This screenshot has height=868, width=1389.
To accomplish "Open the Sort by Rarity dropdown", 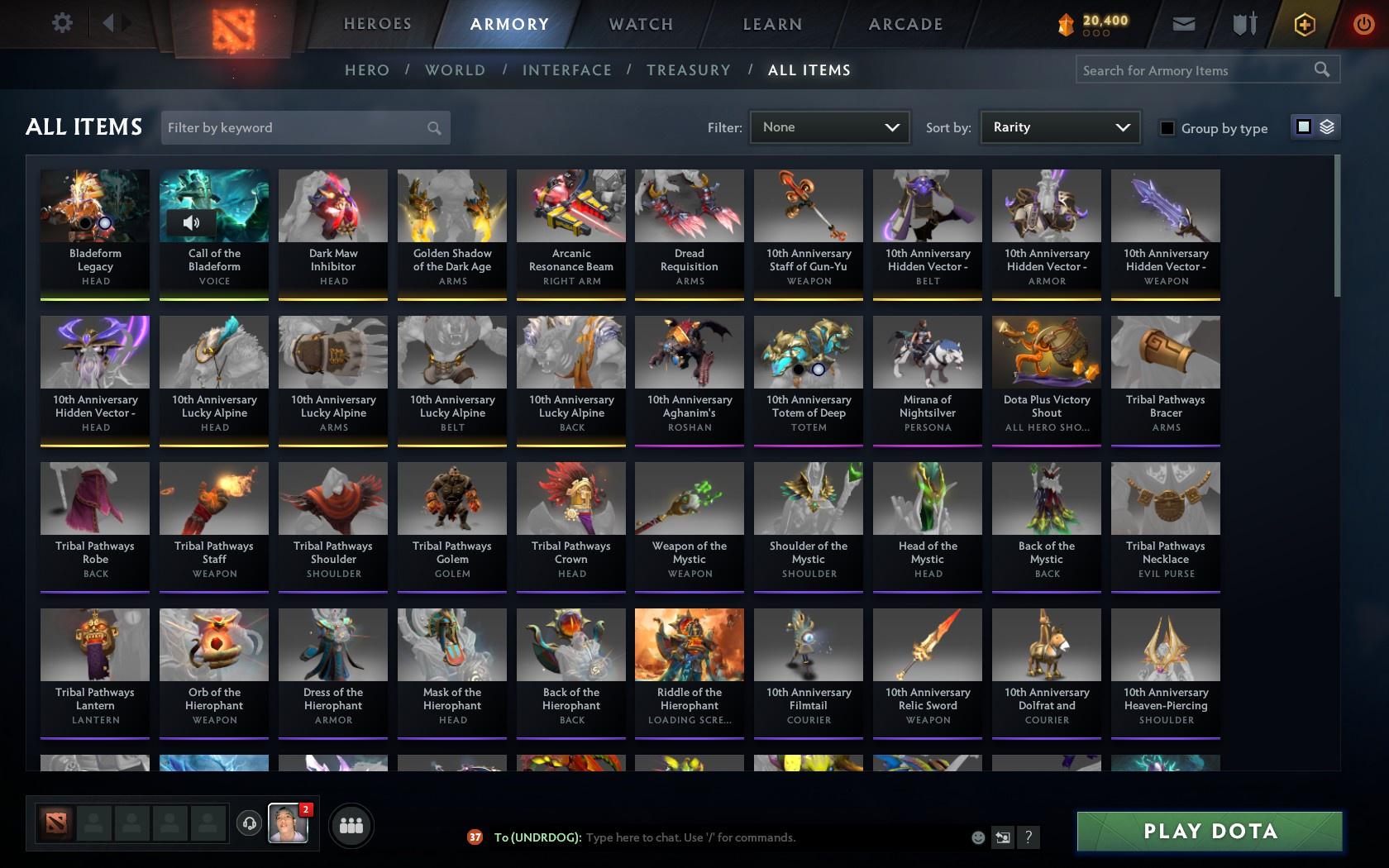I will tap(1059, 127).
